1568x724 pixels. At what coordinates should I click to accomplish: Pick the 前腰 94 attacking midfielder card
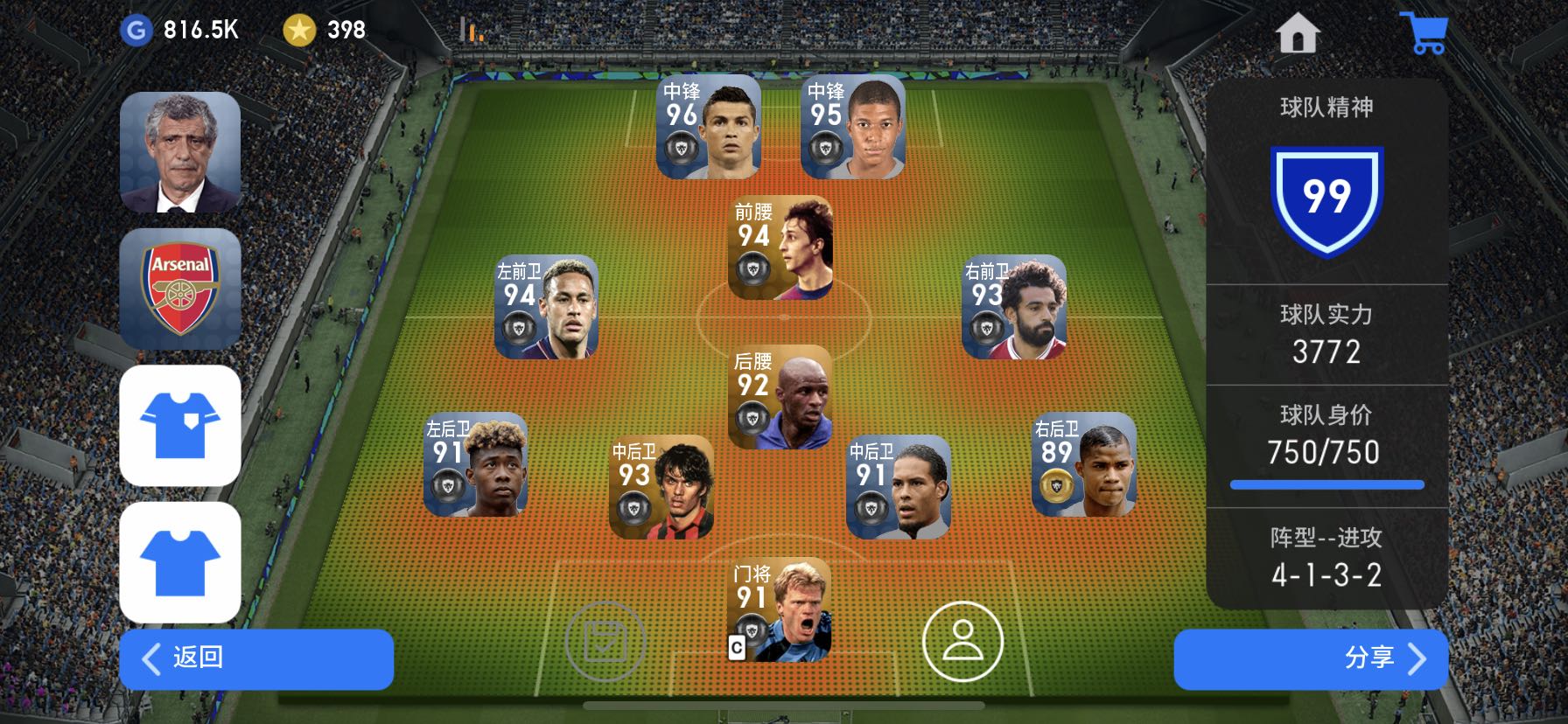pos(780,247)
